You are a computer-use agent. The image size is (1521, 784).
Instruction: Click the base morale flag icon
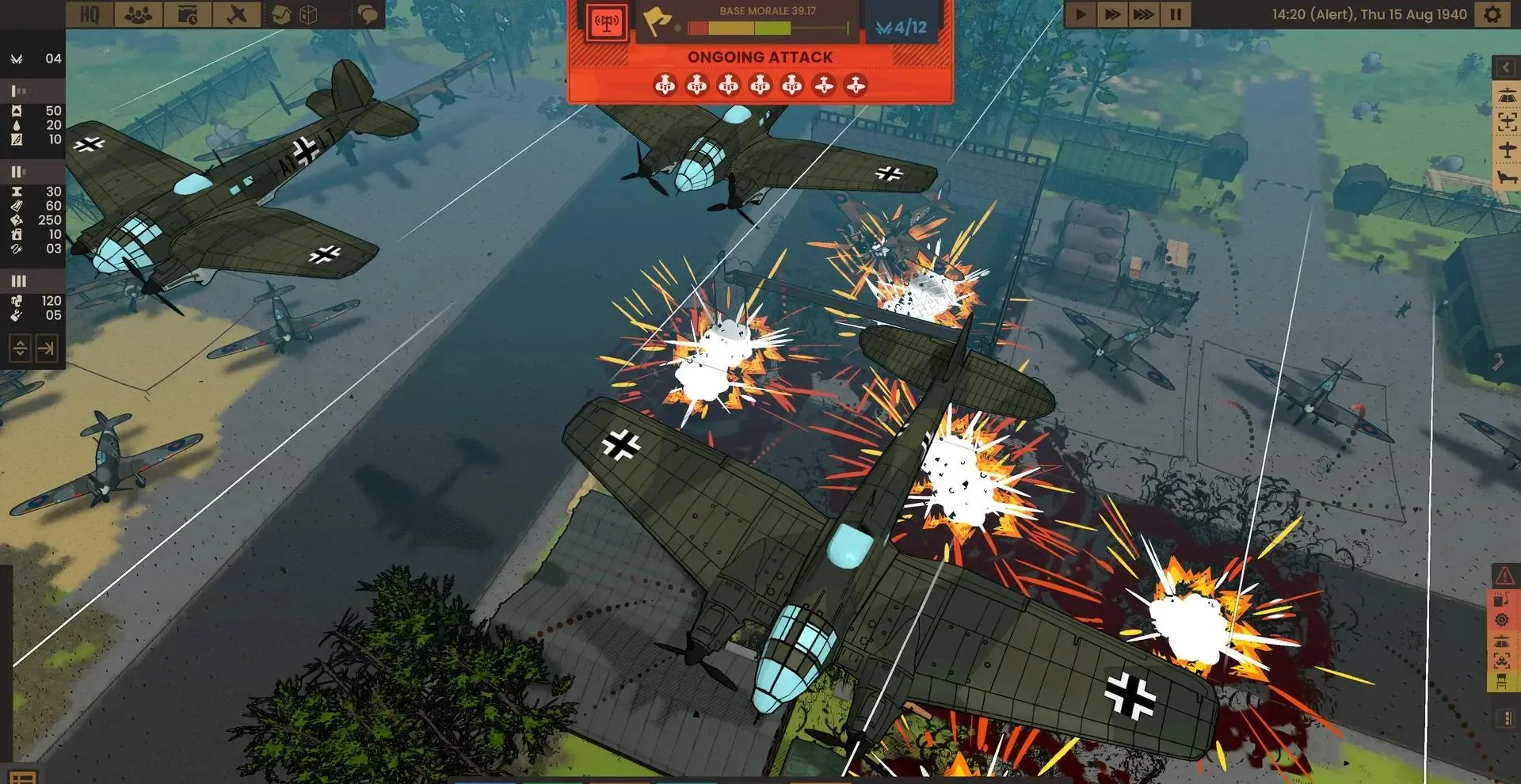point(657,21)
